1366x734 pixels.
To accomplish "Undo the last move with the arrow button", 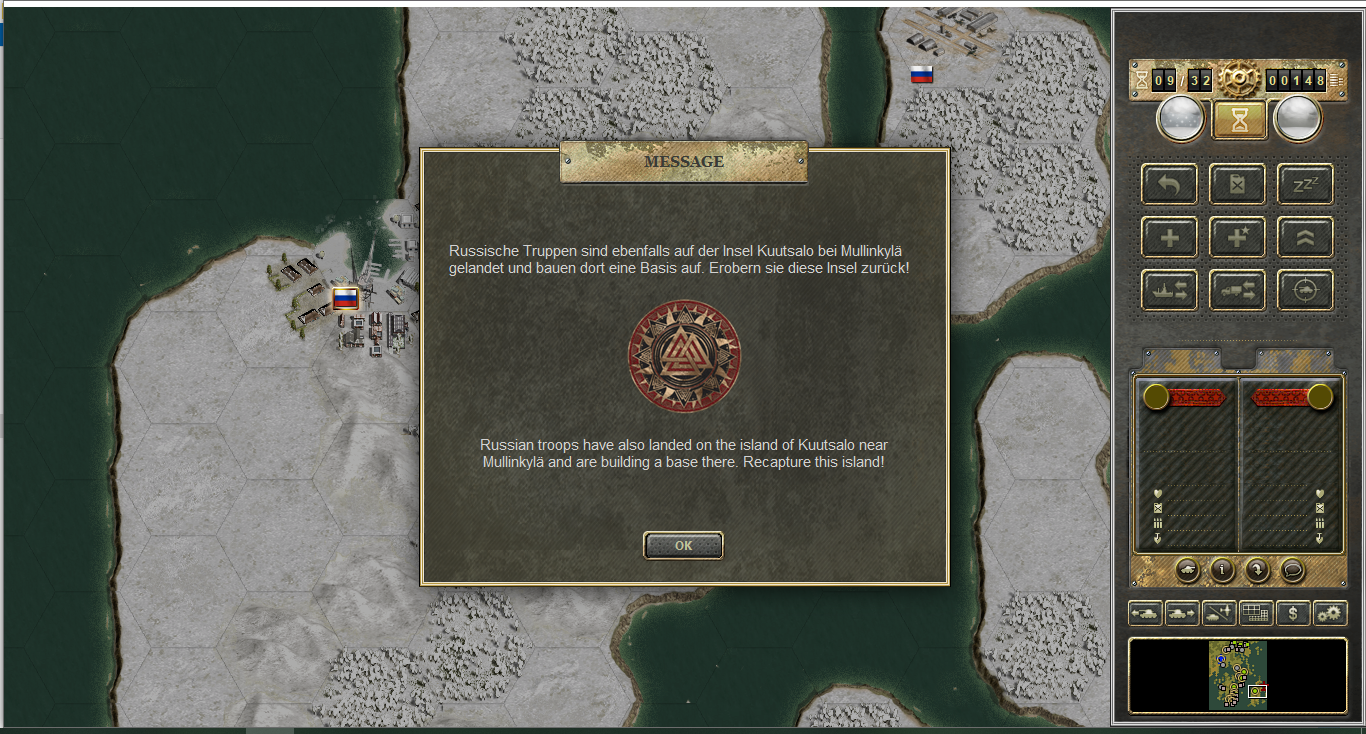I will tap(1169, 184).
